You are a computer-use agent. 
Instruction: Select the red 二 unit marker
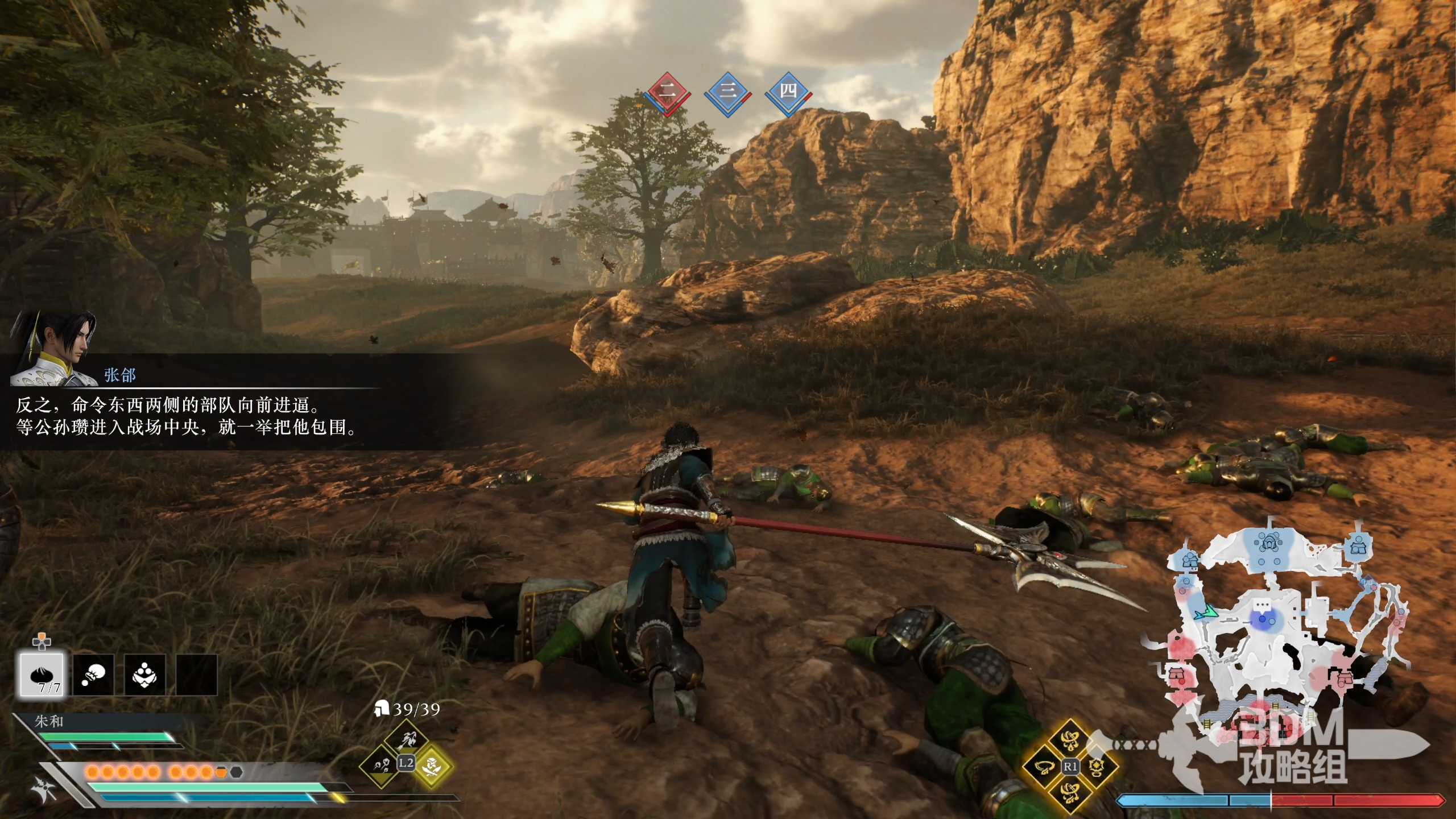pyautogui.click(x=667, y=92)
